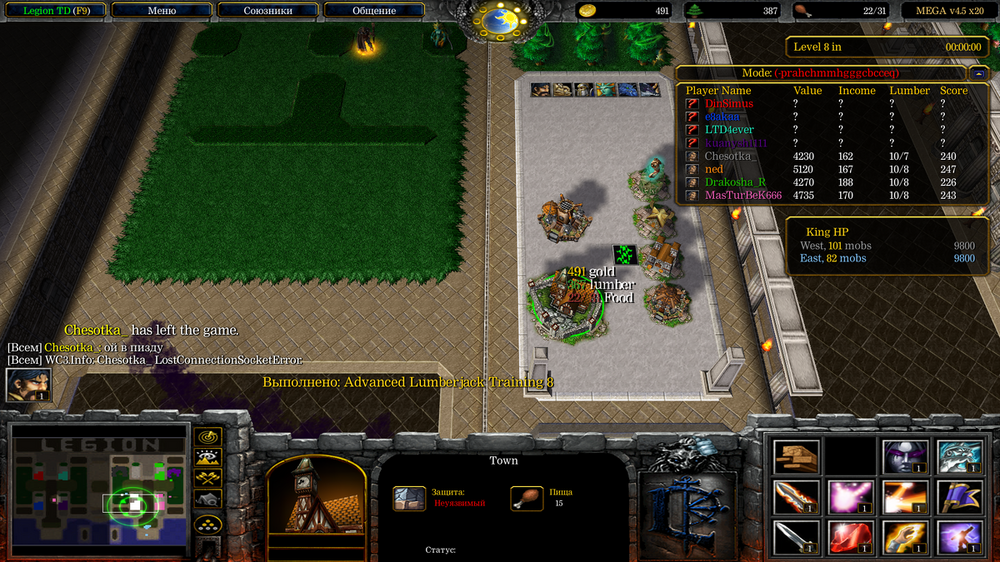Image resolution: width=1000 pixels, height=562 pixels.
Task: Click the blue and gold banner icon
Action: click(x=958, y=496)
